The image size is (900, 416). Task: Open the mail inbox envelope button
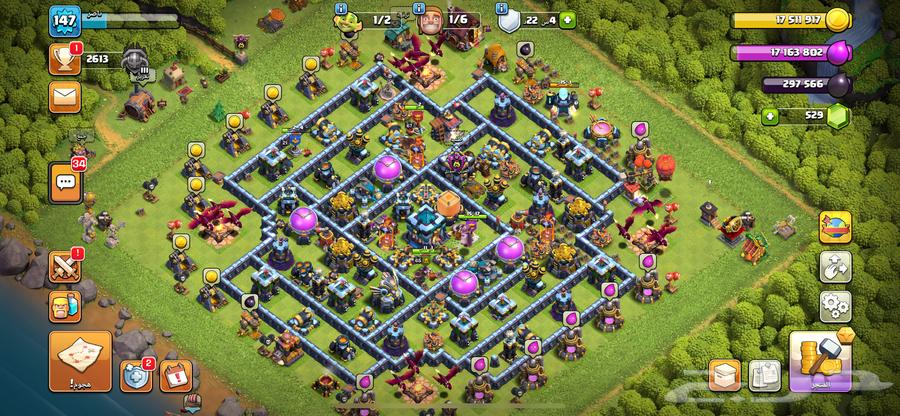click(x=63, y=97)
